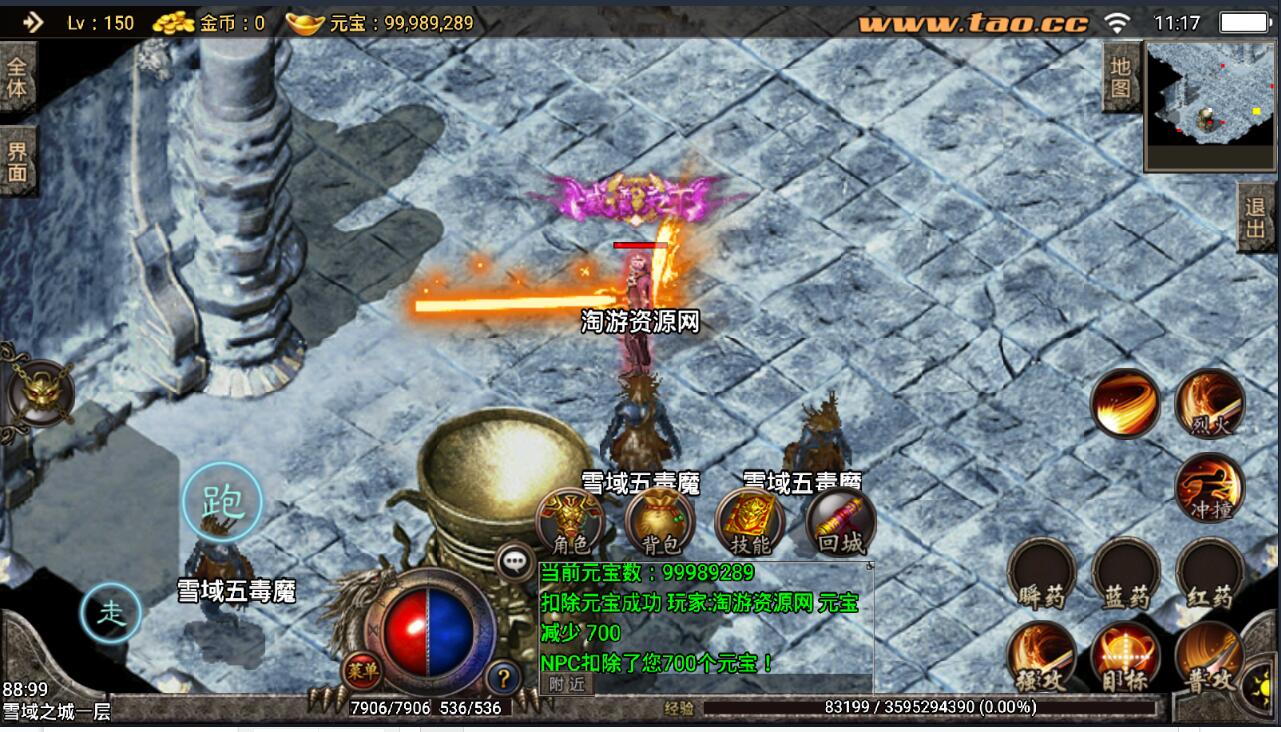Open the 背包 bag inventory
The width and height of the screenshot is (1281, 732).
pos(660,522)
